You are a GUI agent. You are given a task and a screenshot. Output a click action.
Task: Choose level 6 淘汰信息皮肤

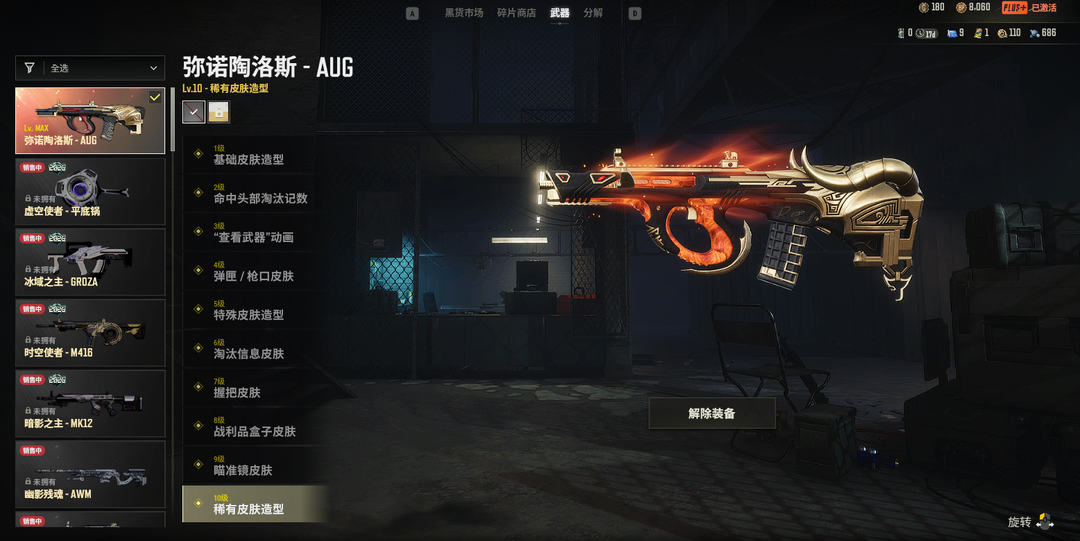pos(250,350)
